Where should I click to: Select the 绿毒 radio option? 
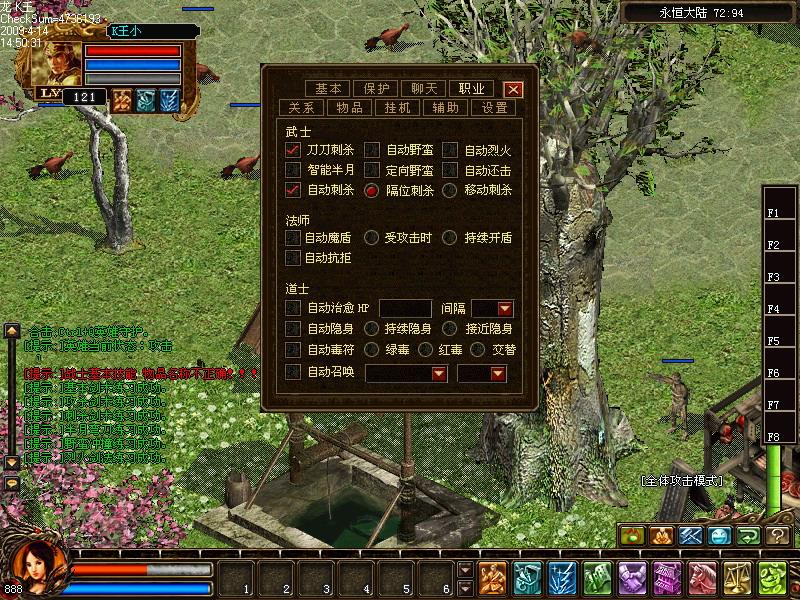tap(371, 349)
